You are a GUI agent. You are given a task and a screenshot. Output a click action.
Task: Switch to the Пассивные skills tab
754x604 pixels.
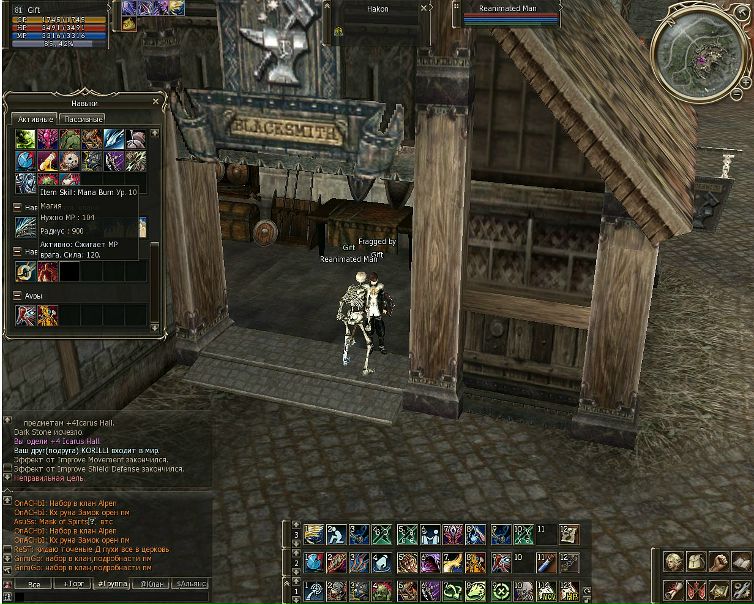click(x=81, y=119)
